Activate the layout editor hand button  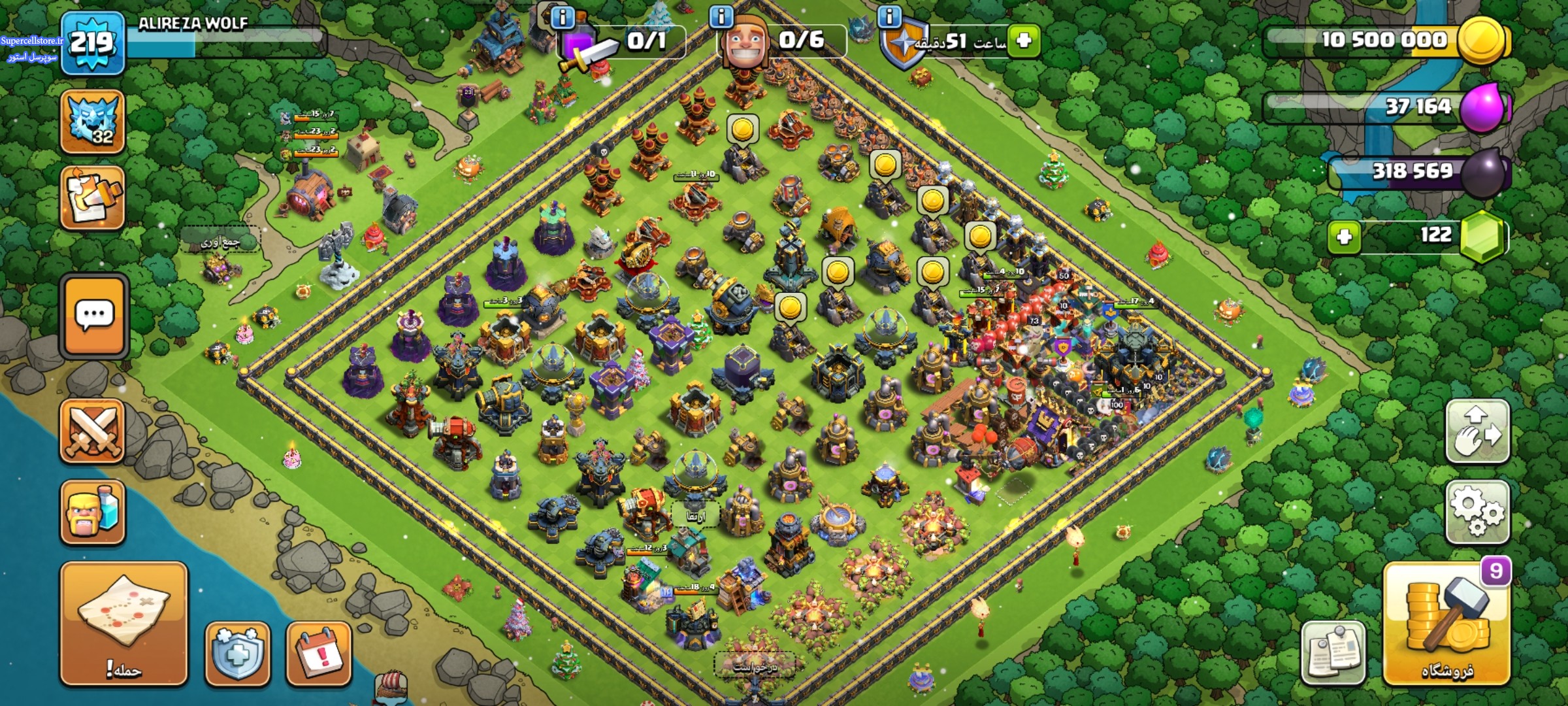pos(1477,431)
